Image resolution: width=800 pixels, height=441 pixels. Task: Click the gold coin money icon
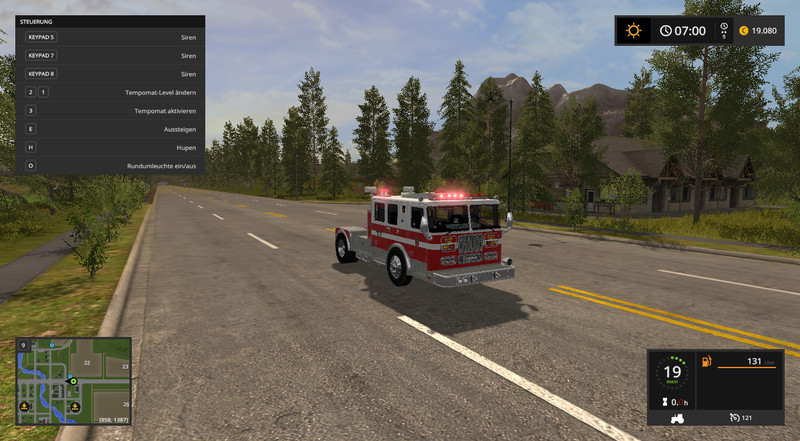[x=743, y=30]
